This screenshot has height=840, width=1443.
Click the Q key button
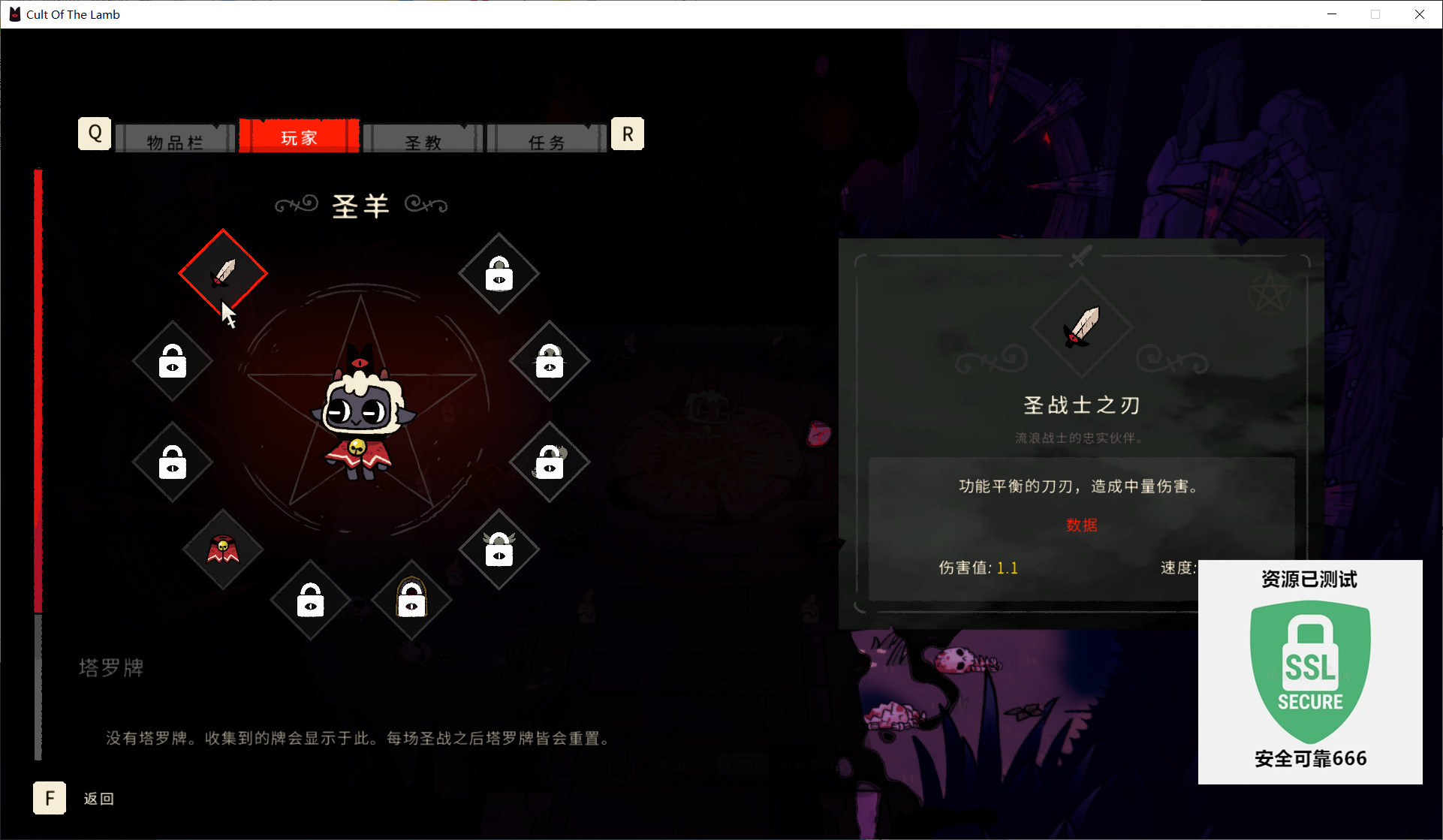[94, 133]
